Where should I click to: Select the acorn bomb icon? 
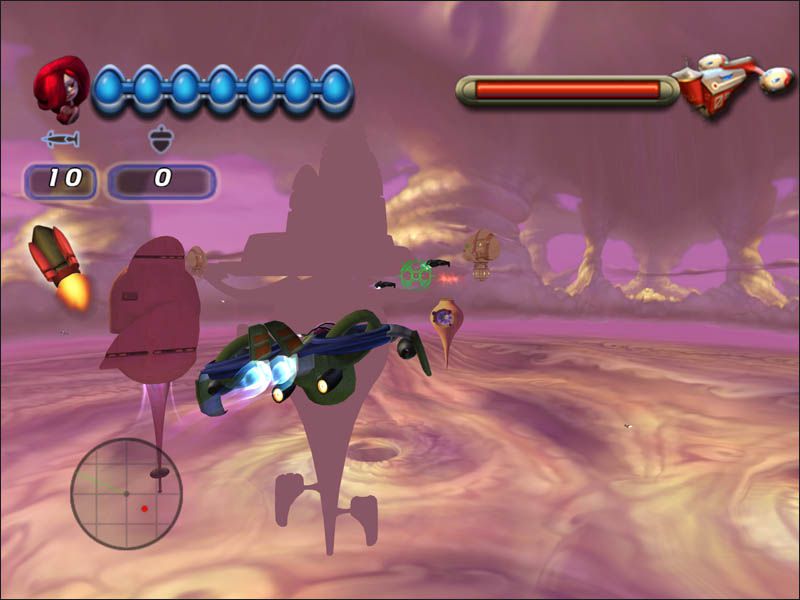(160, 140)
